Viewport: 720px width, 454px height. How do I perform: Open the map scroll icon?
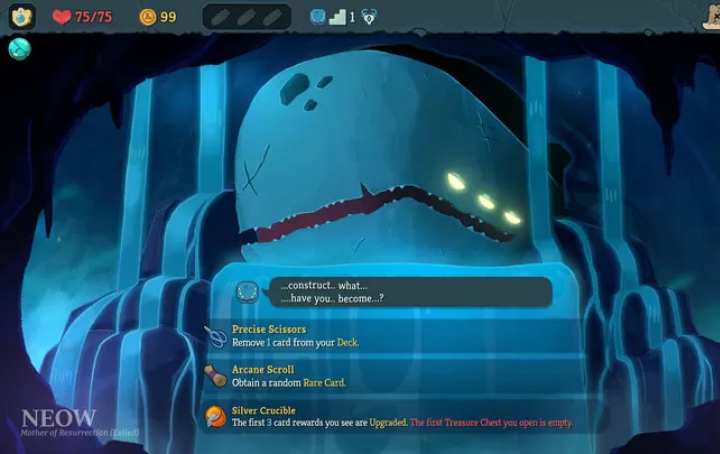click(708, 14)
